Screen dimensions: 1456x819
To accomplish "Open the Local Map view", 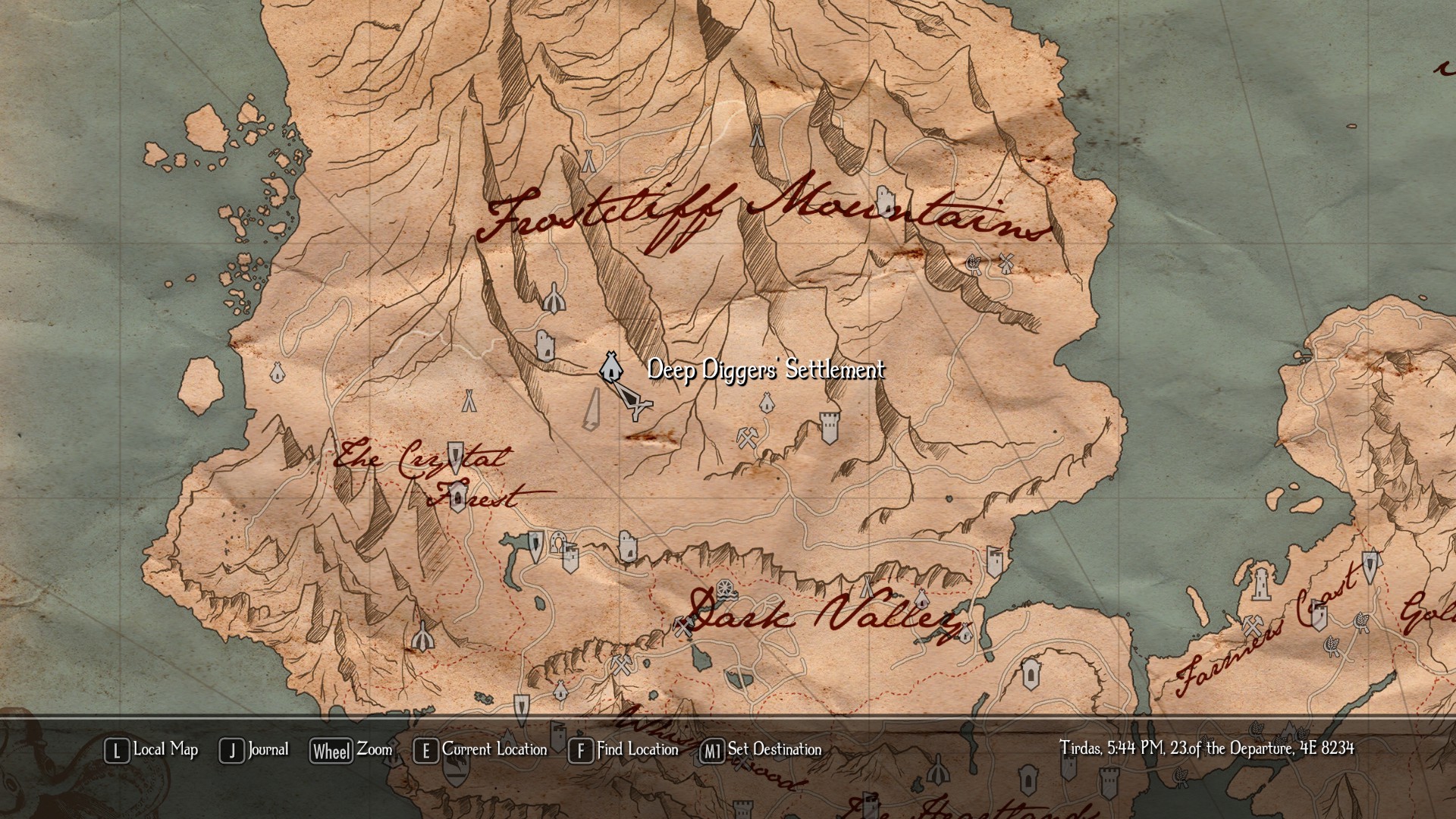I will (x=152, y=750).
